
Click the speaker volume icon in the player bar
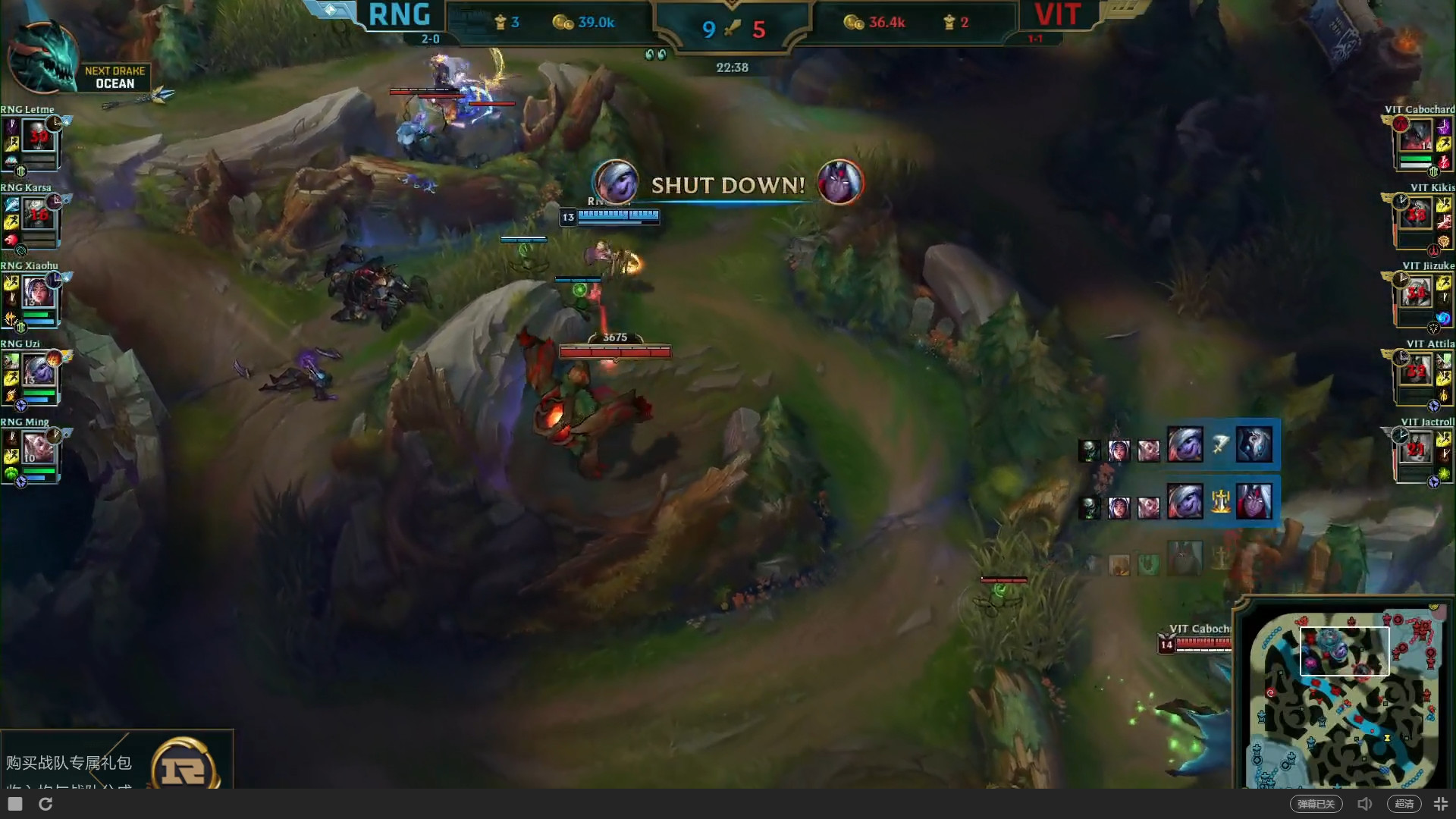tap(1365, 803)
